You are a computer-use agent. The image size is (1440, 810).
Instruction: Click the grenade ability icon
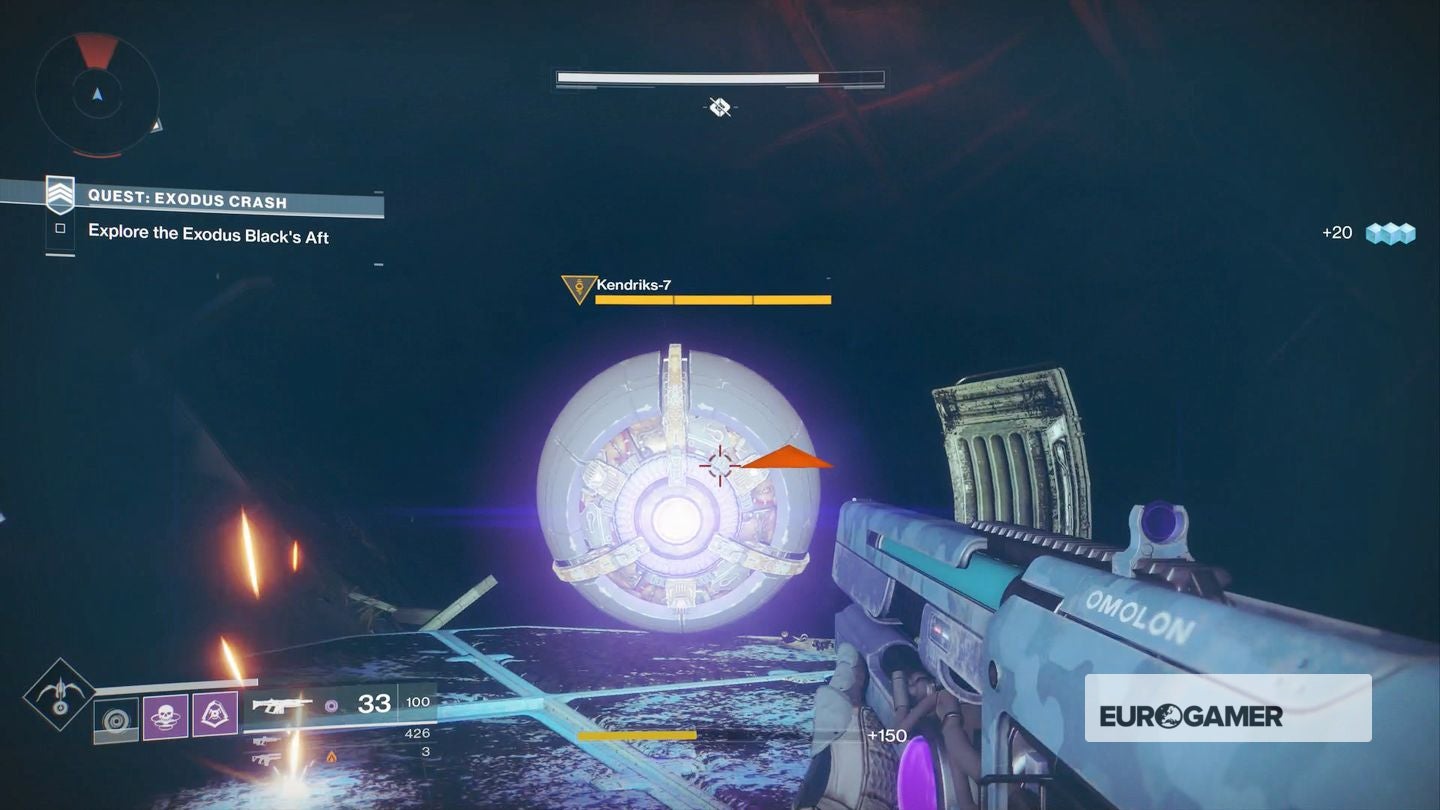pyautogui.click(x=115, y=719)
